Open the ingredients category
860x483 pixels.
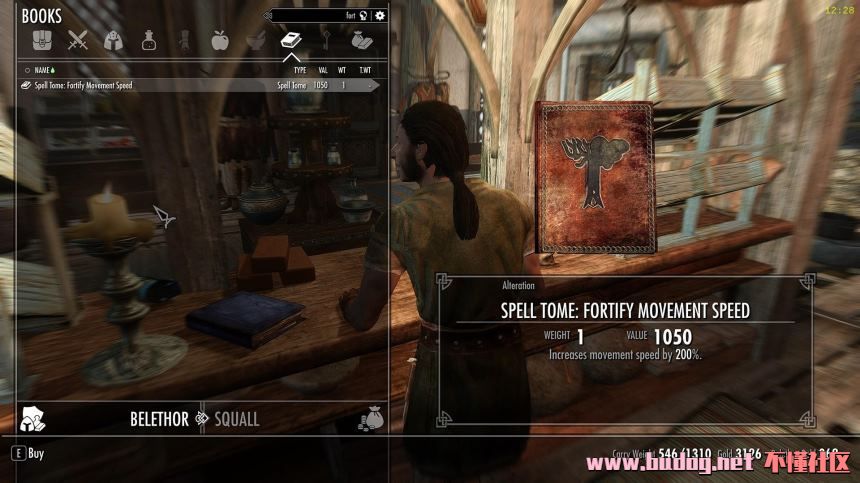coord(255,41)
